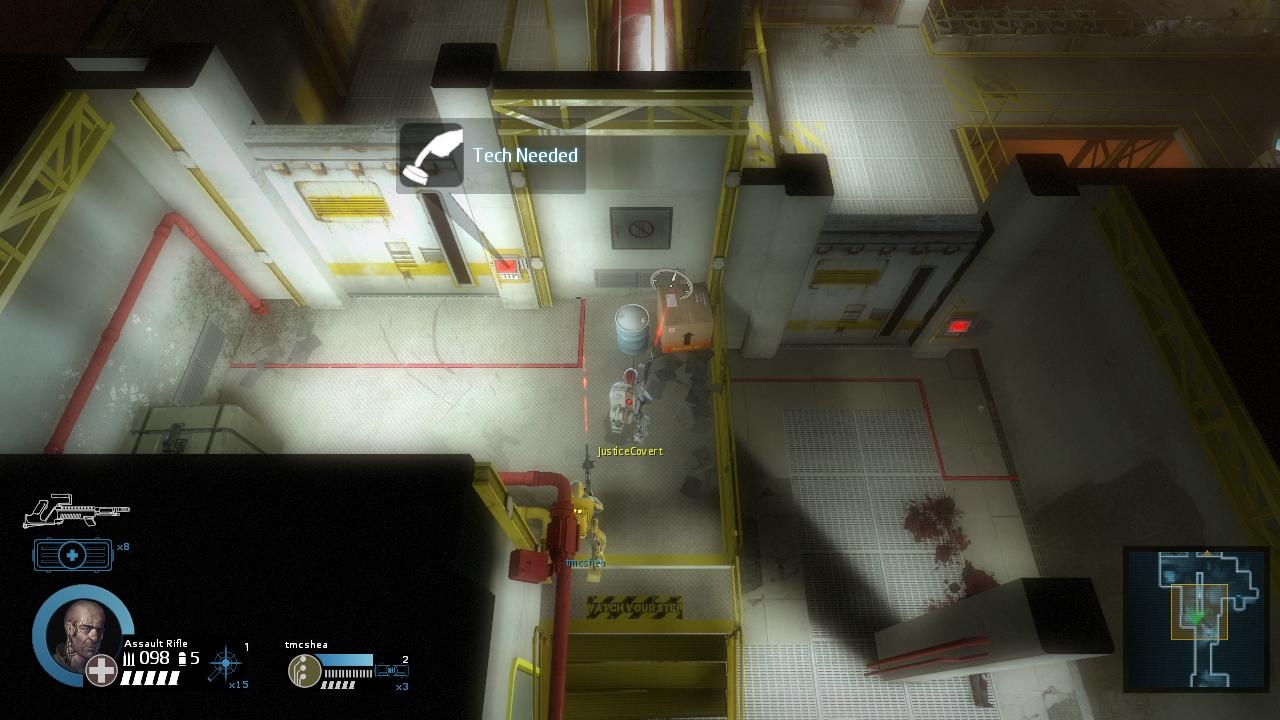The width and height of the screenshot is (1280, 720).
Task: Click tmcshea's name label on the HUD
Action: (306, 644)
